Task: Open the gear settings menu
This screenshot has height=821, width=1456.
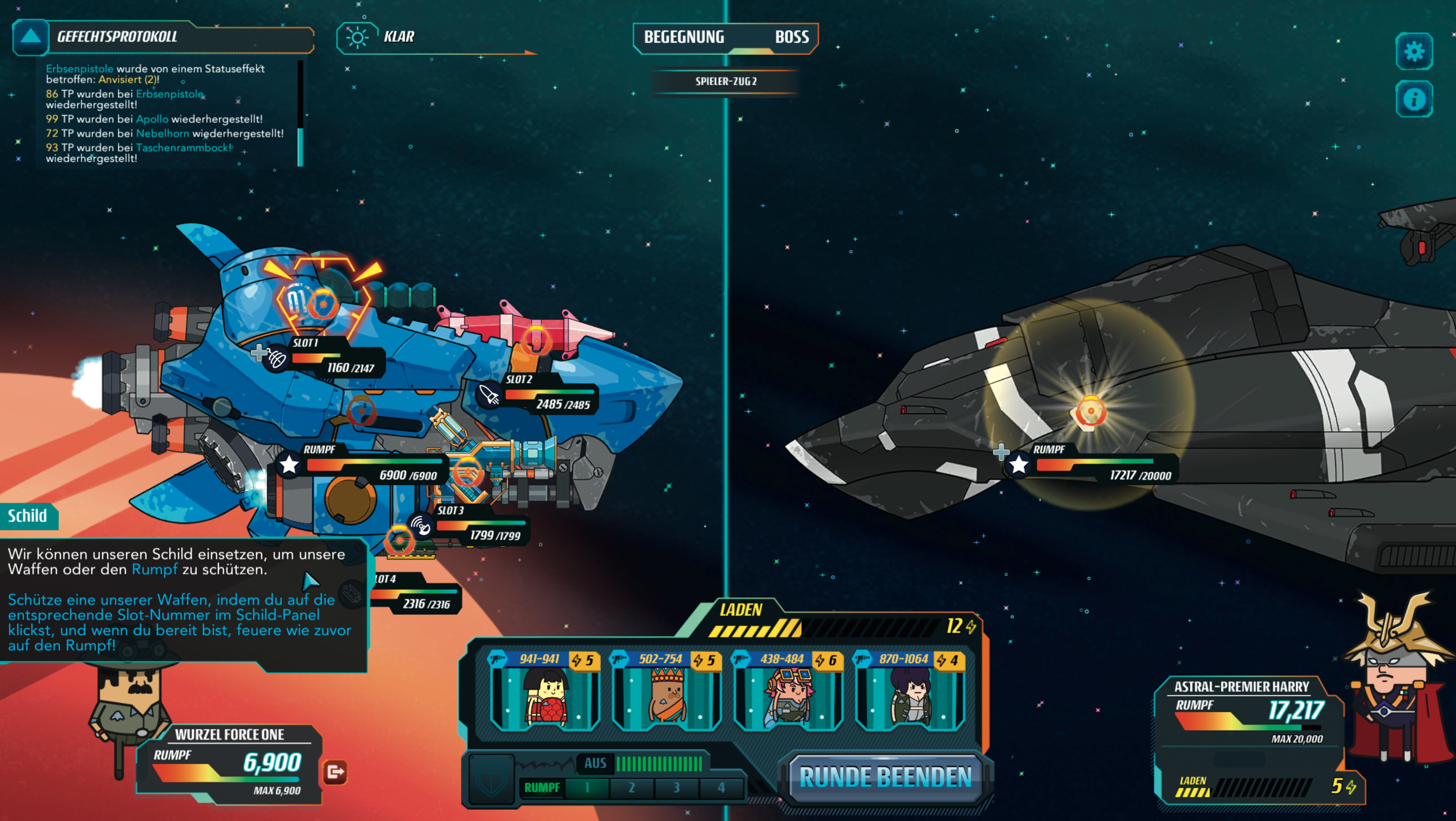Action: 1414,51
